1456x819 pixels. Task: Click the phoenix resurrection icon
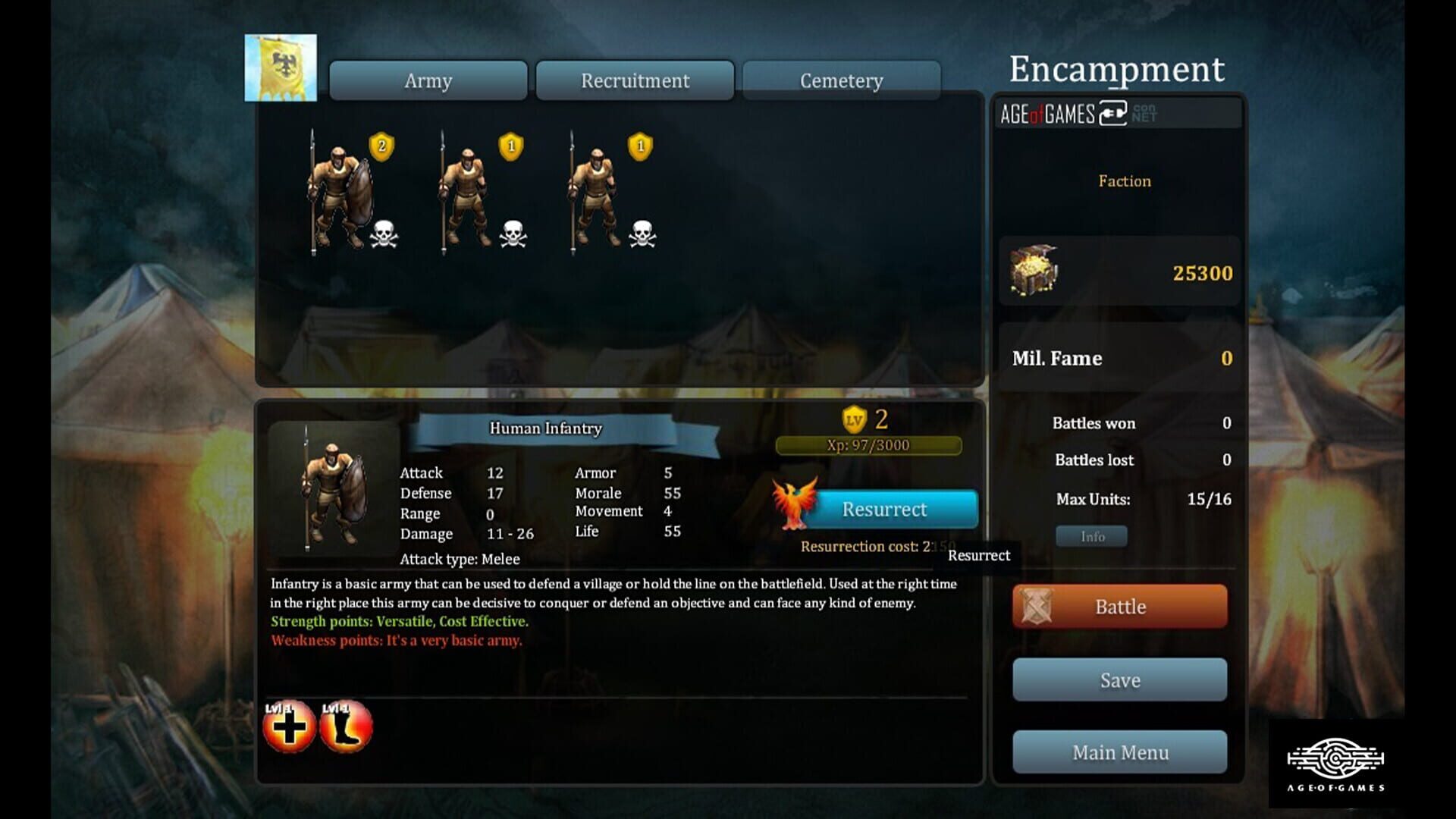point(795,503)
